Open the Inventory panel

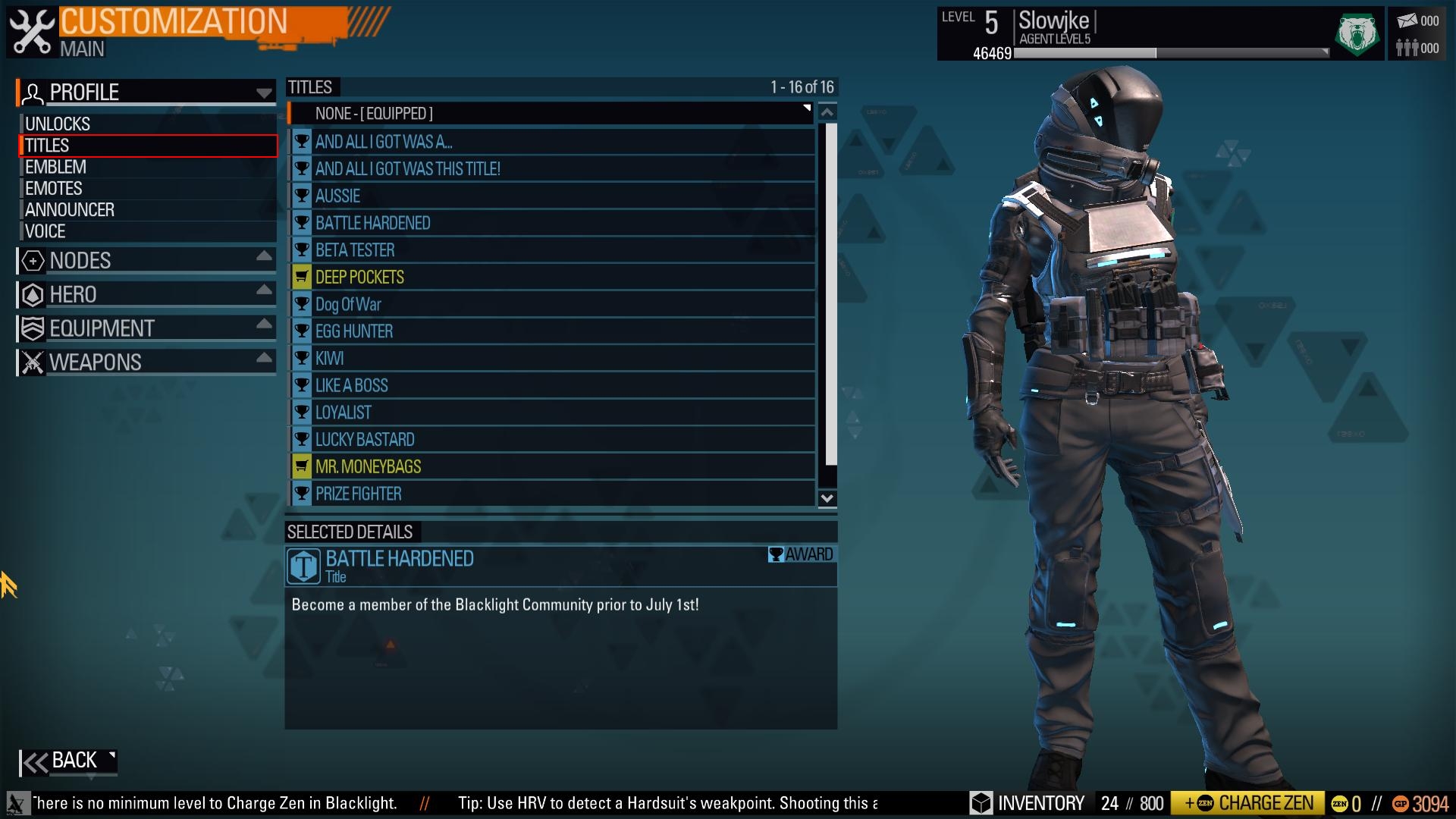1028,803
